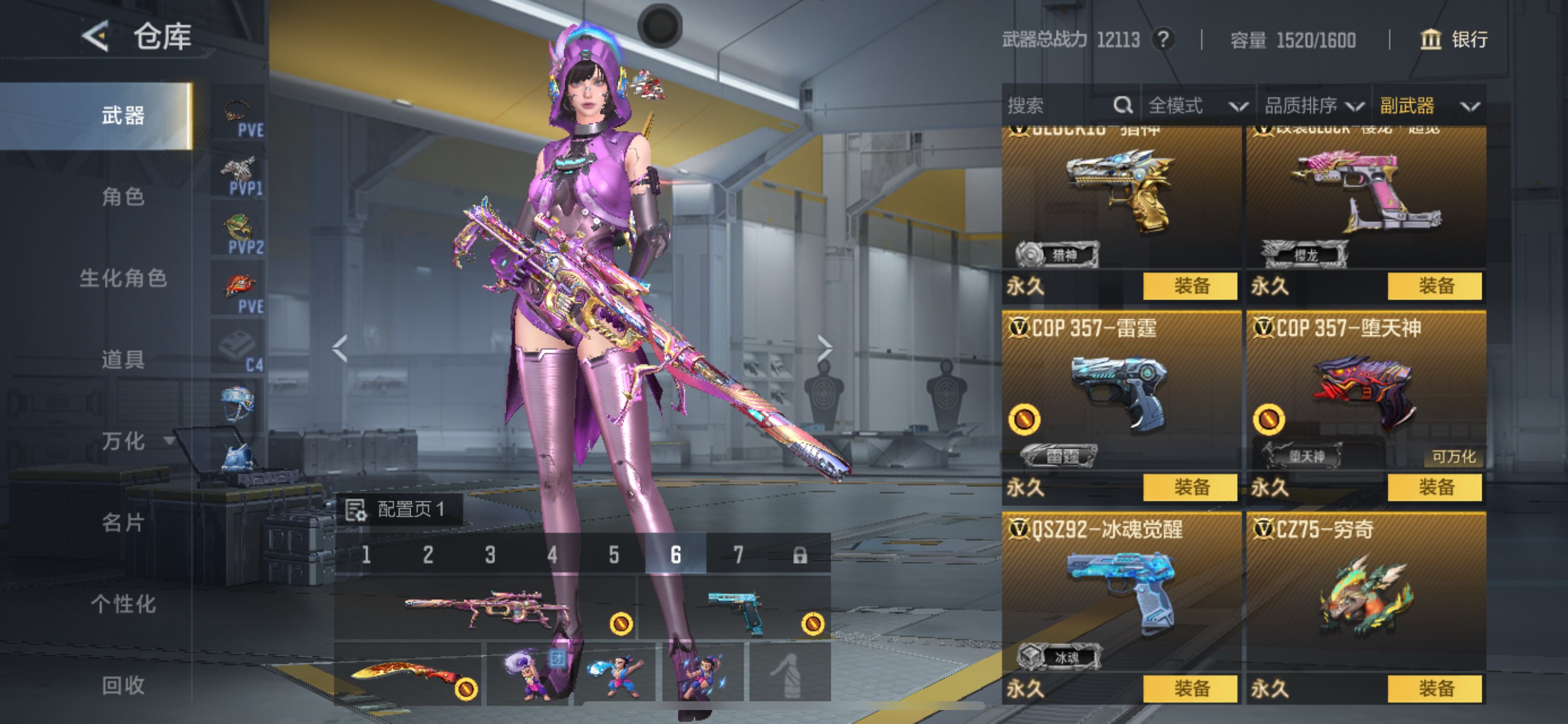Image resolution: width=1568 pixels, height=724 pixels.
Task: Show the 武器总战力 help question mark
Action: (x=1163, y=40)
